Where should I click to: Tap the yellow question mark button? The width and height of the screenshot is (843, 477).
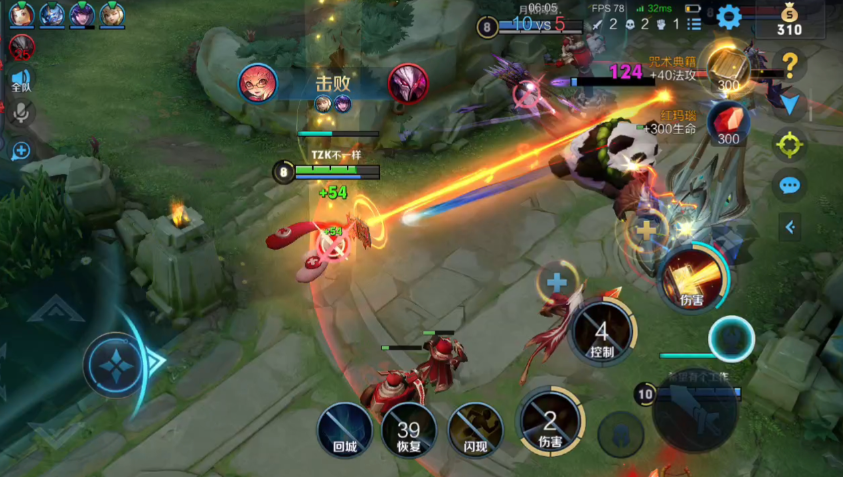pyautogui.click(x=790, y=66)
